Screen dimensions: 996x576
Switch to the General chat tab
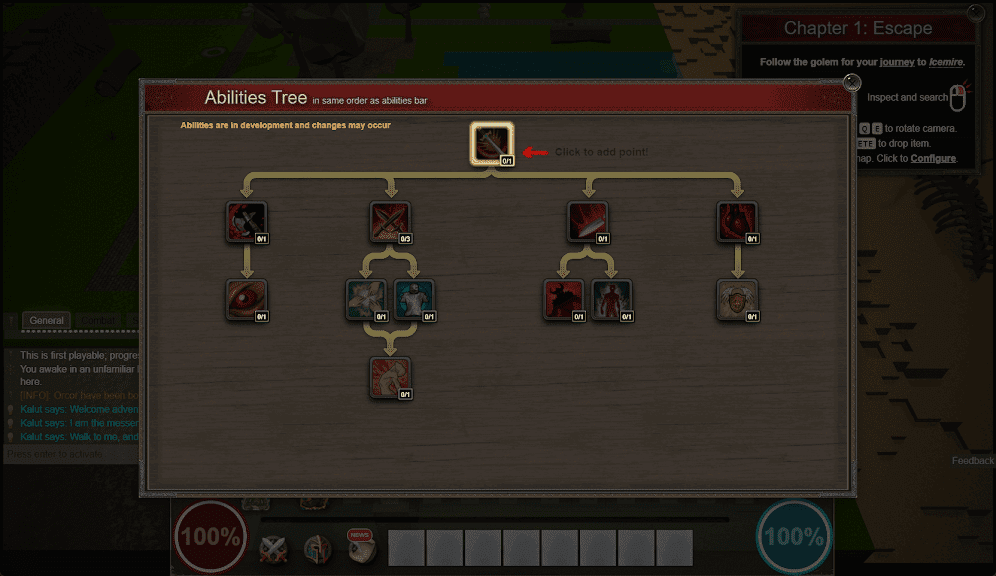pos(46,321)
